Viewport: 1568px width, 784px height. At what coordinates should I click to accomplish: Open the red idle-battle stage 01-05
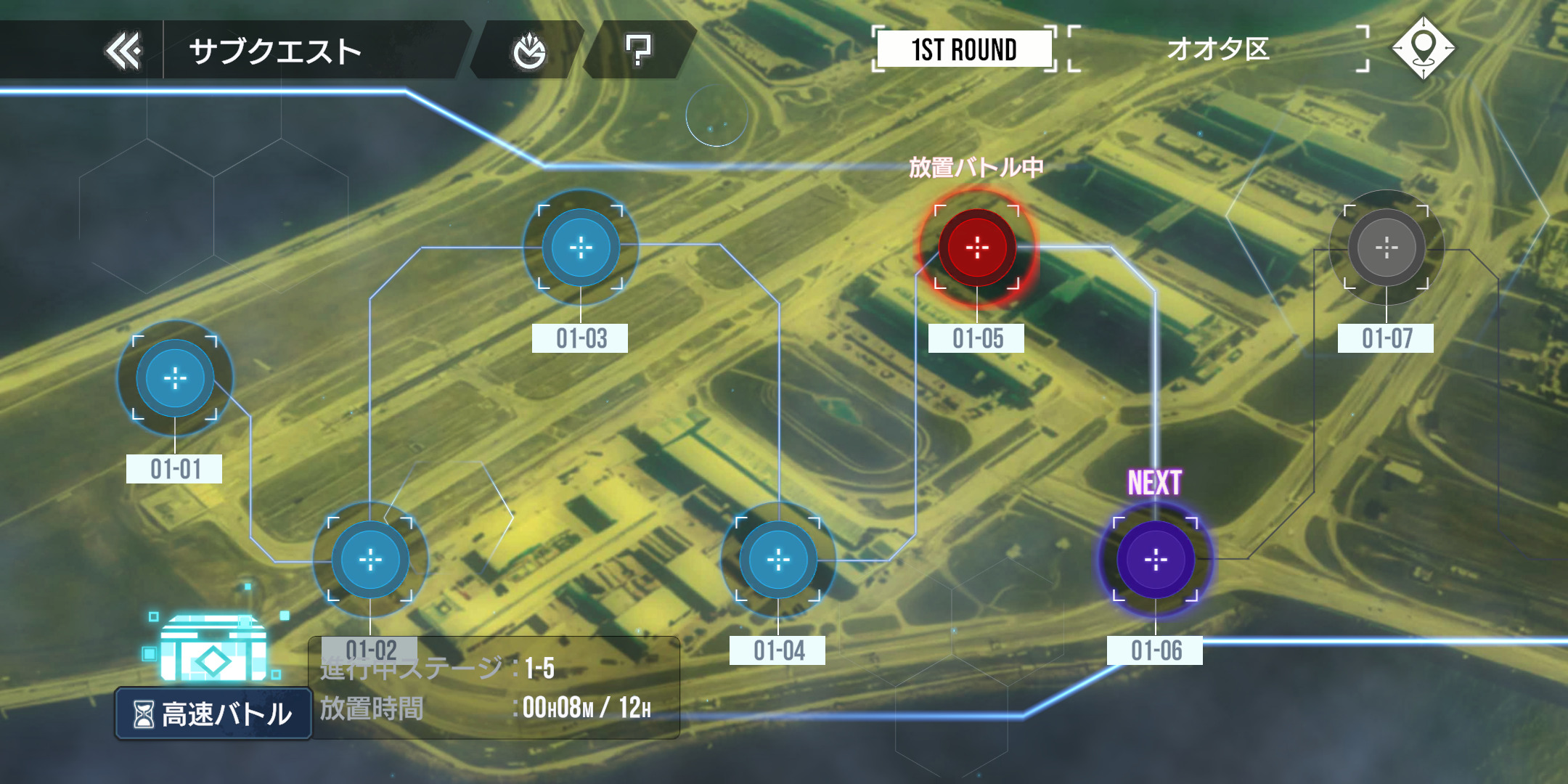[977, 248]
